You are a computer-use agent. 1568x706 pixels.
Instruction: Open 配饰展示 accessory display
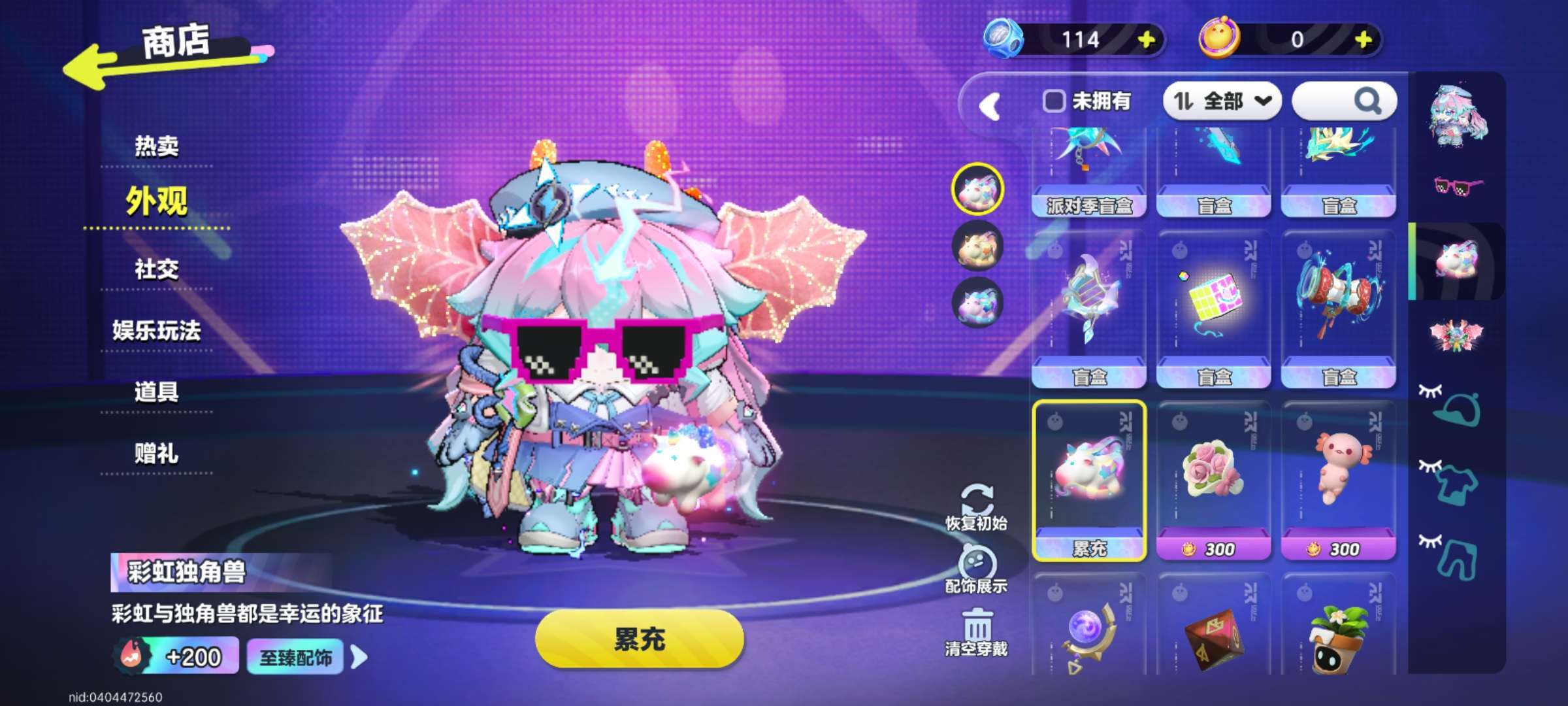point(976,570)
